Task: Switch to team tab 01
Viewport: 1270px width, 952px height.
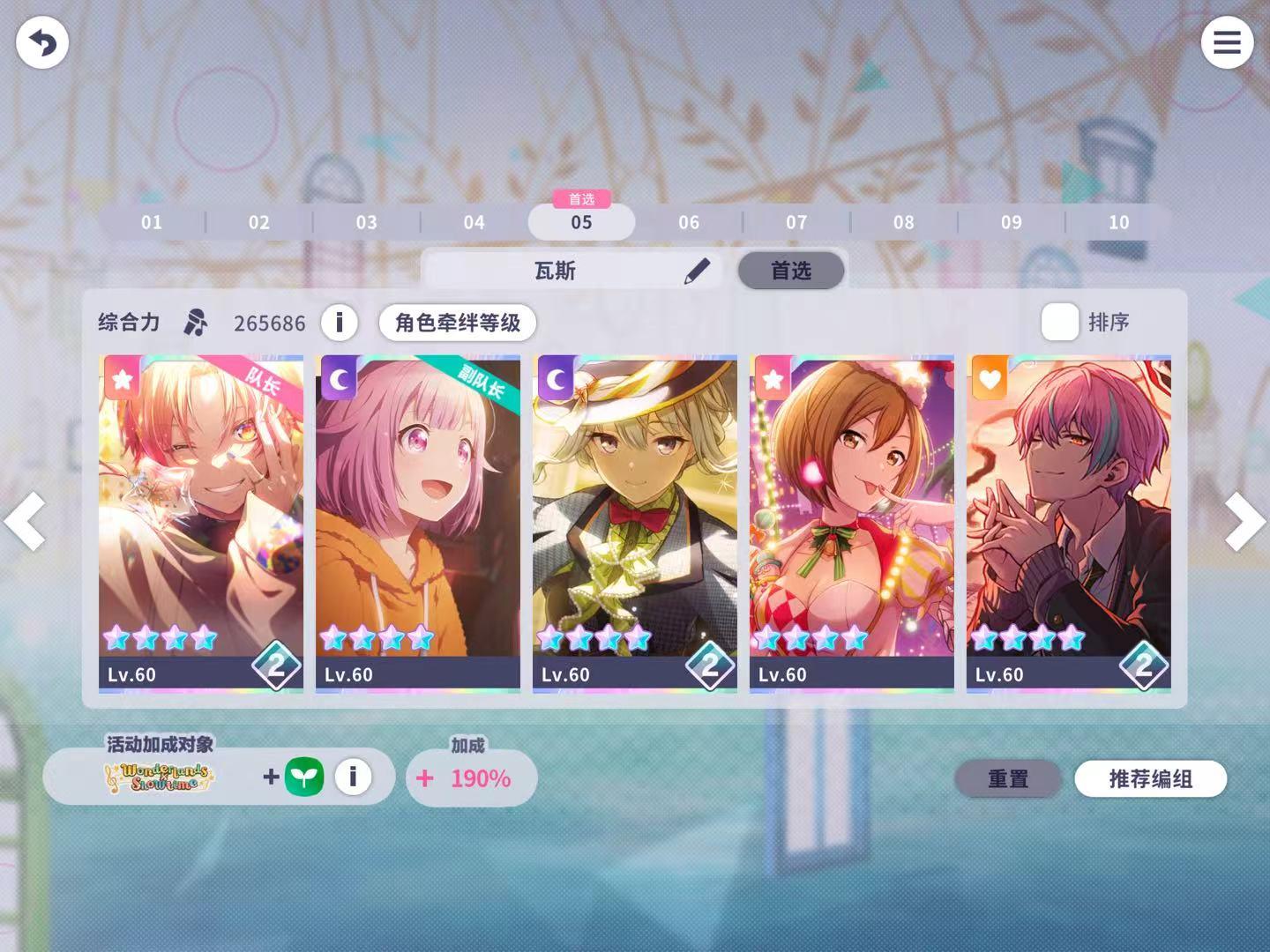Action: pos(151,222)
